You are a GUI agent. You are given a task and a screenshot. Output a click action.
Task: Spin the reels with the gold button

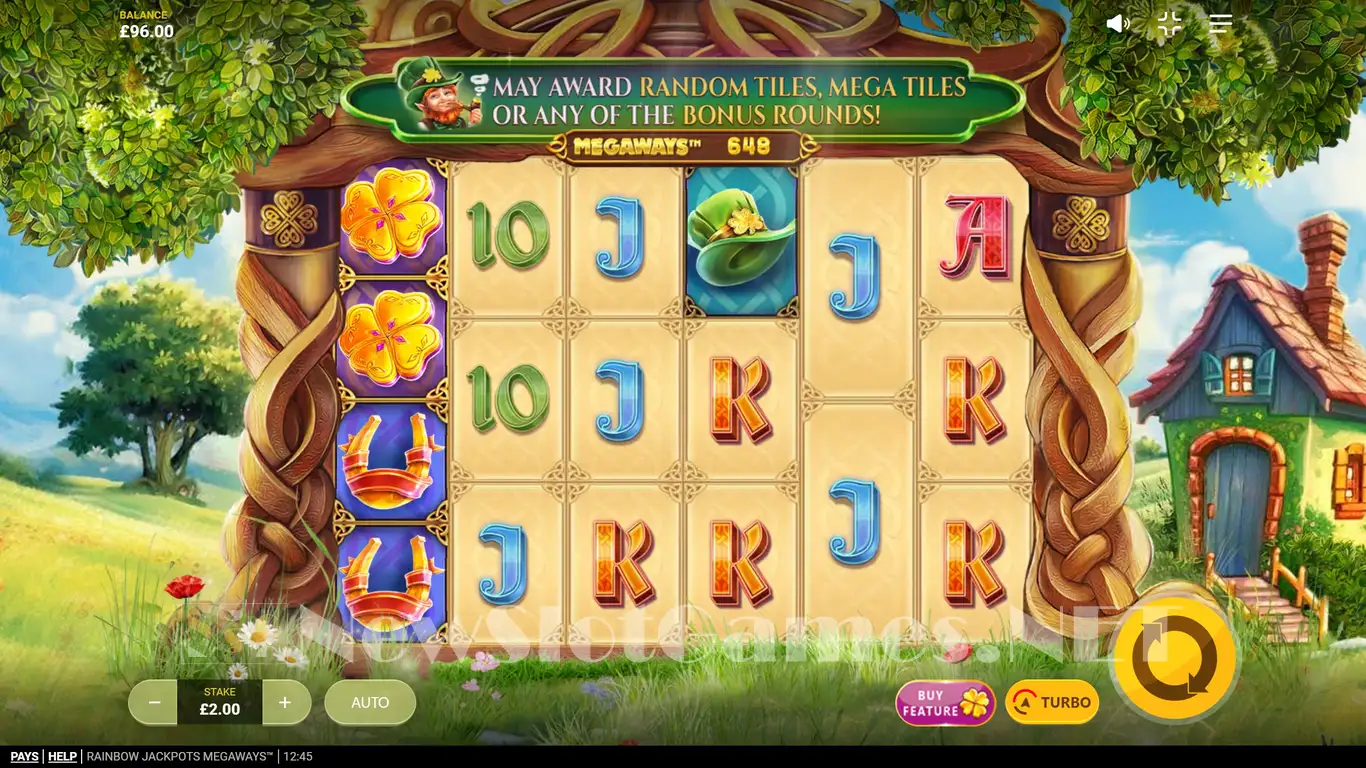pyautogui.click(x=1174, y=657)
